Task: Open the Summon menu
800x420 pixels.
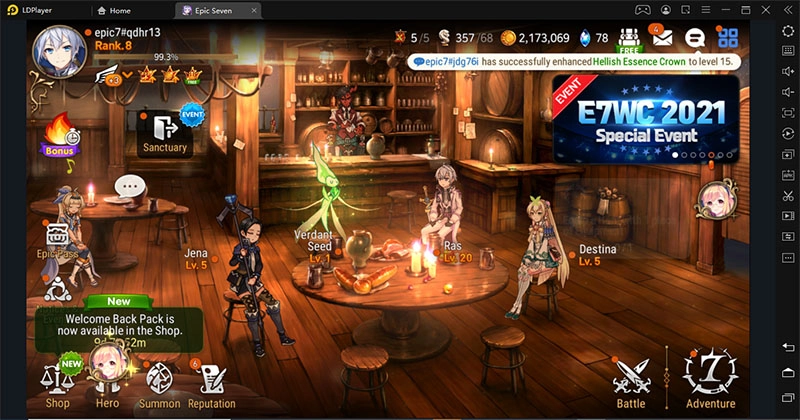Action: (159, 383)
